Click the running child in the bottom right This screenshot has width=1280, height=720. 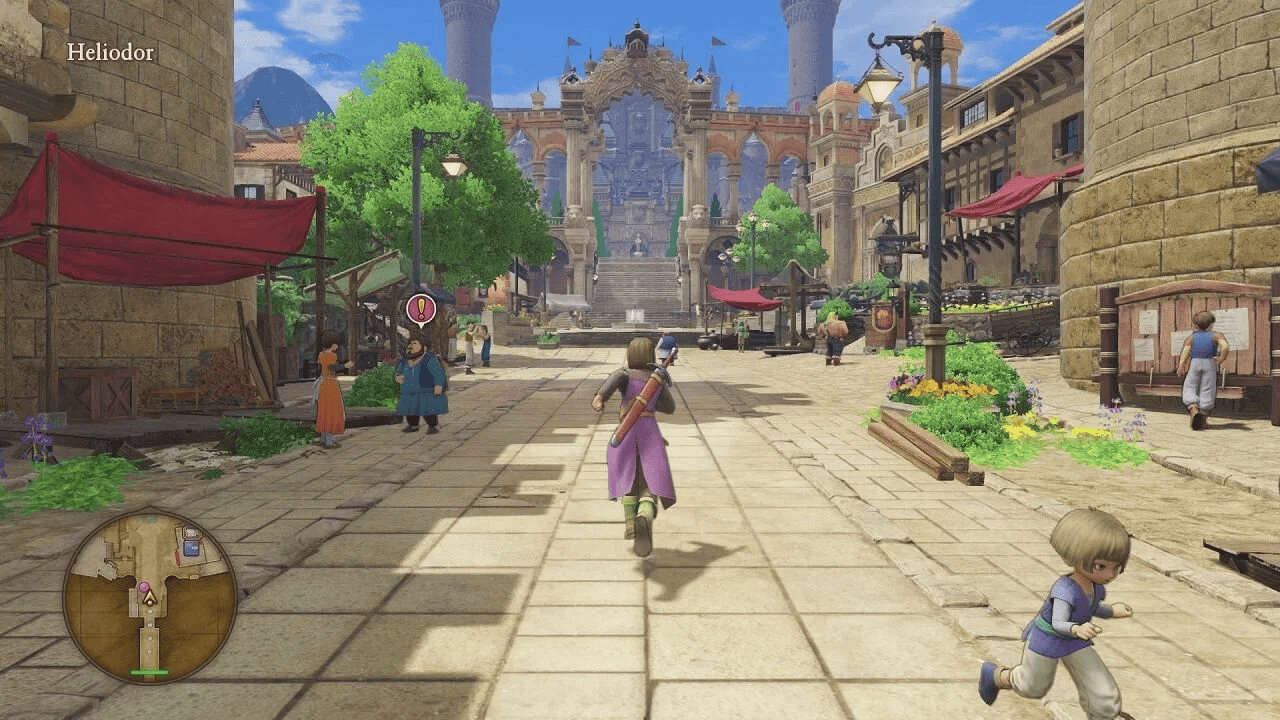(x=1063, y=610)
